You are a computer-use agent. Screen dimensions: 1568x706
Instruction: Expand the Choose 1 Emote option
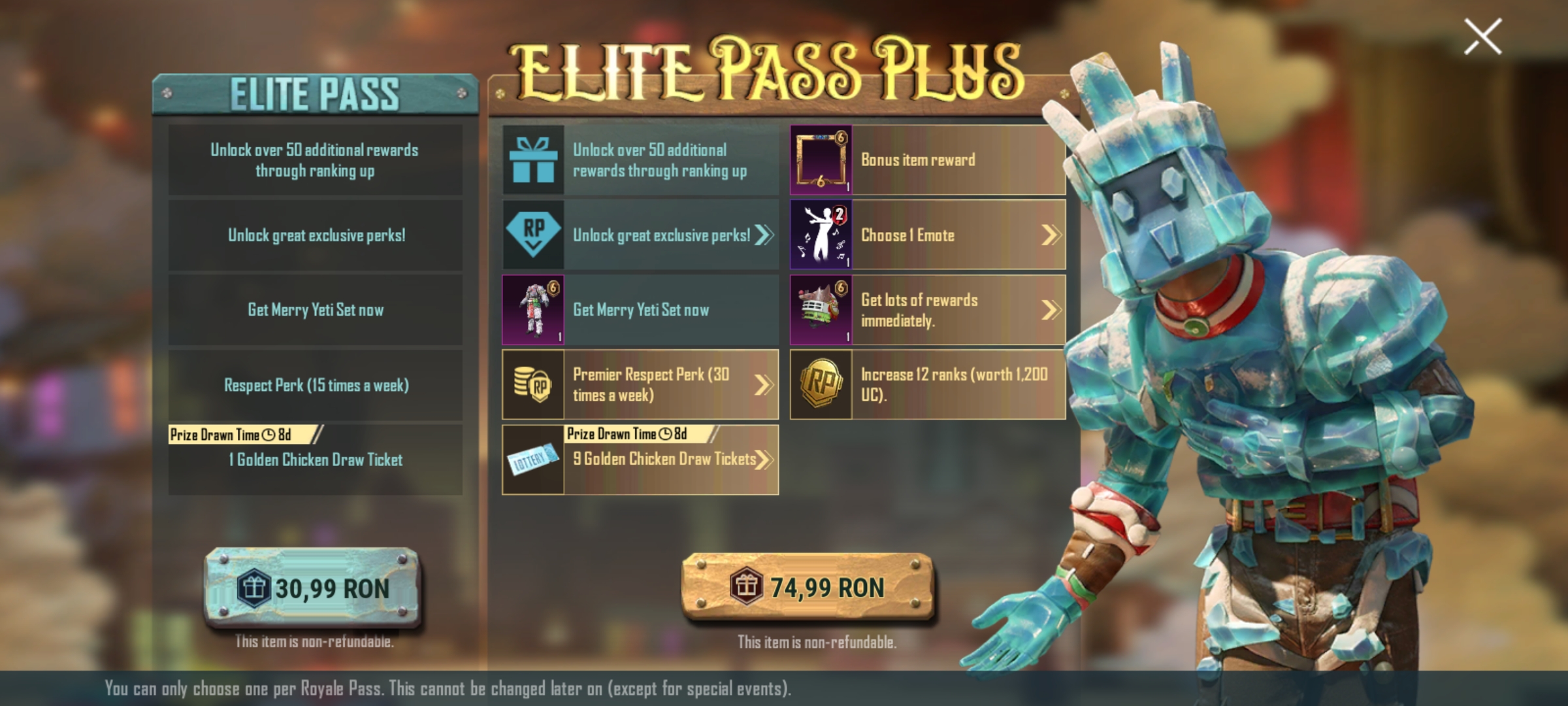pyautogui.click(x=1052, y=235)
